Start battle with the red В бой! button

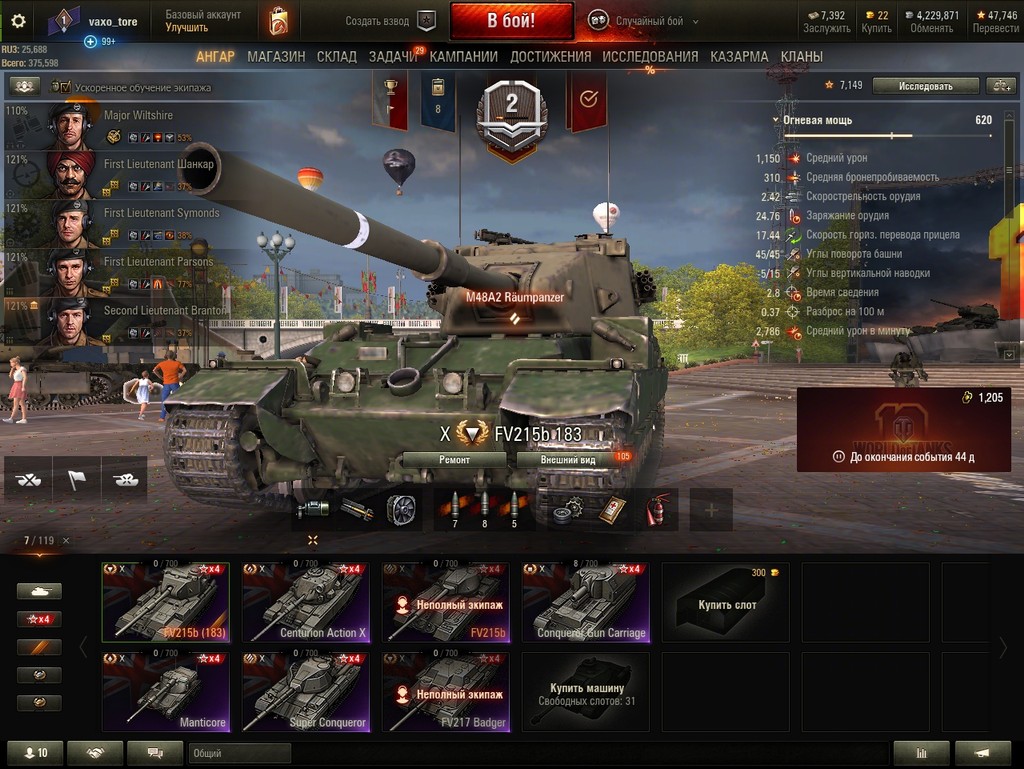511,21
